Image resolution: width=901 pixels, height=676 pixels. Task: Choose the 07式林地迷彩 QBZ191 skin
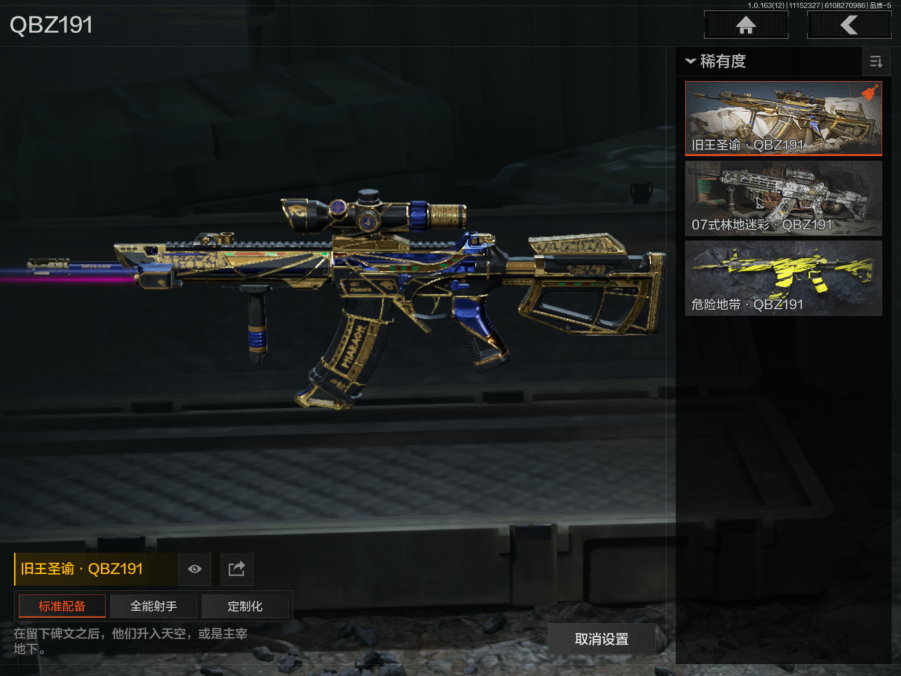[x=783, y=198]
